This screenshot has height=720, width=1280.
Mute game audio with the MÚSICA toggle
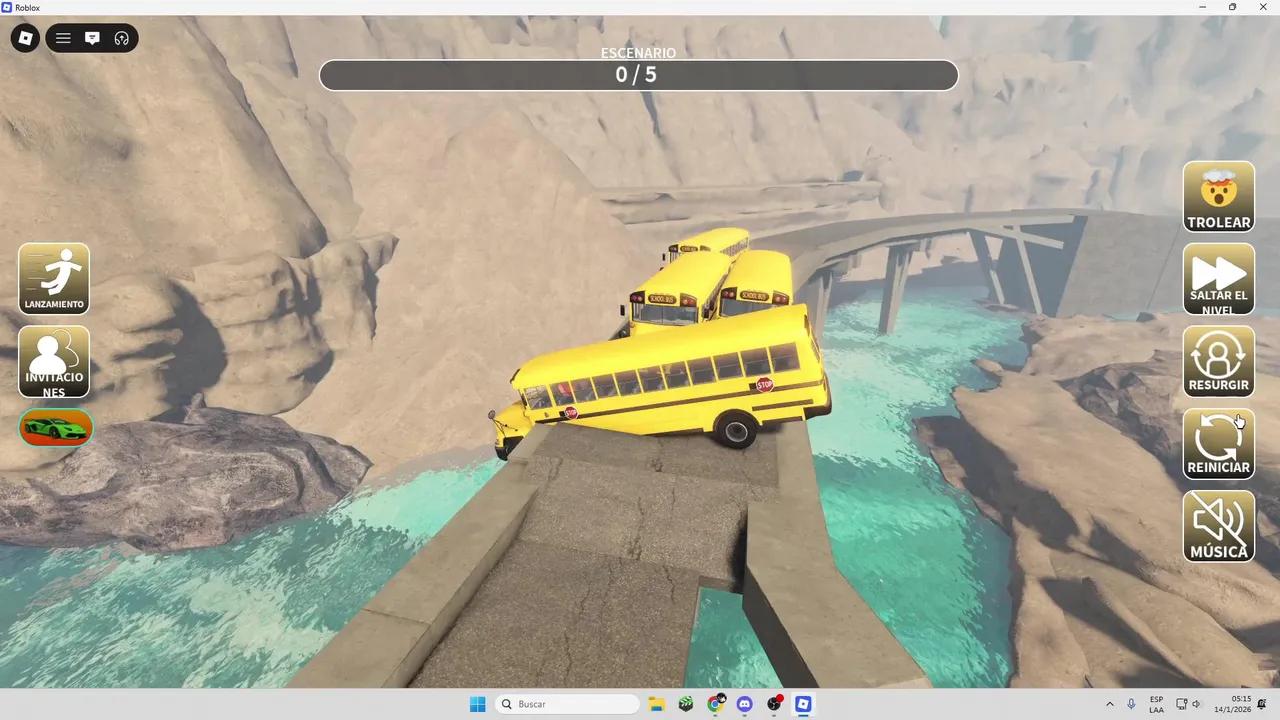(x=1218, y=526)
